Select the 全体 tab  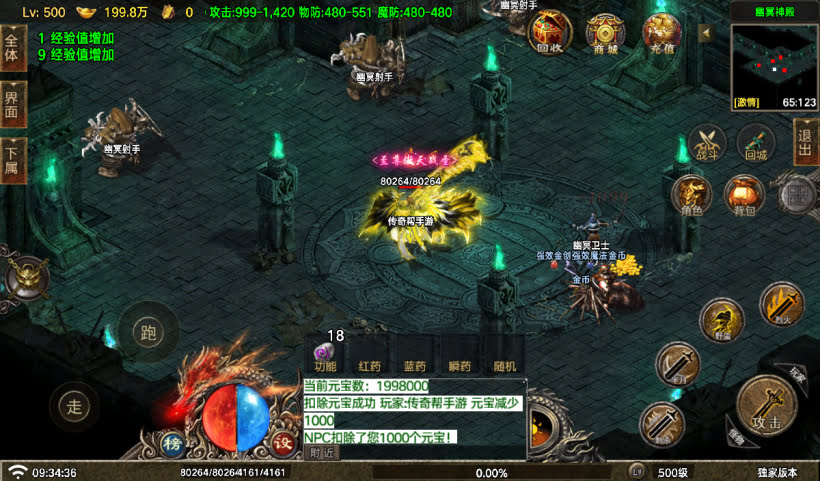12,50
